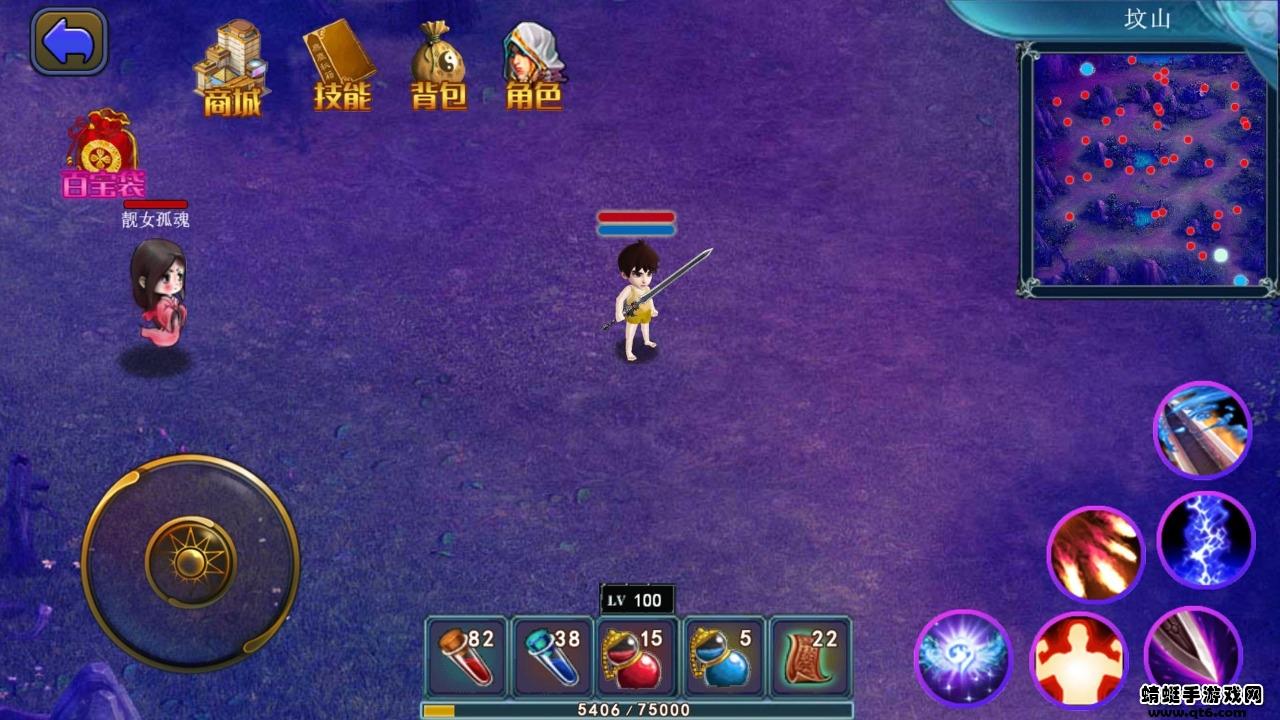Image resolution: width=1280 pixels, height=720 pixels.
Task: Use a red health potion
Action: click(466, 655)
